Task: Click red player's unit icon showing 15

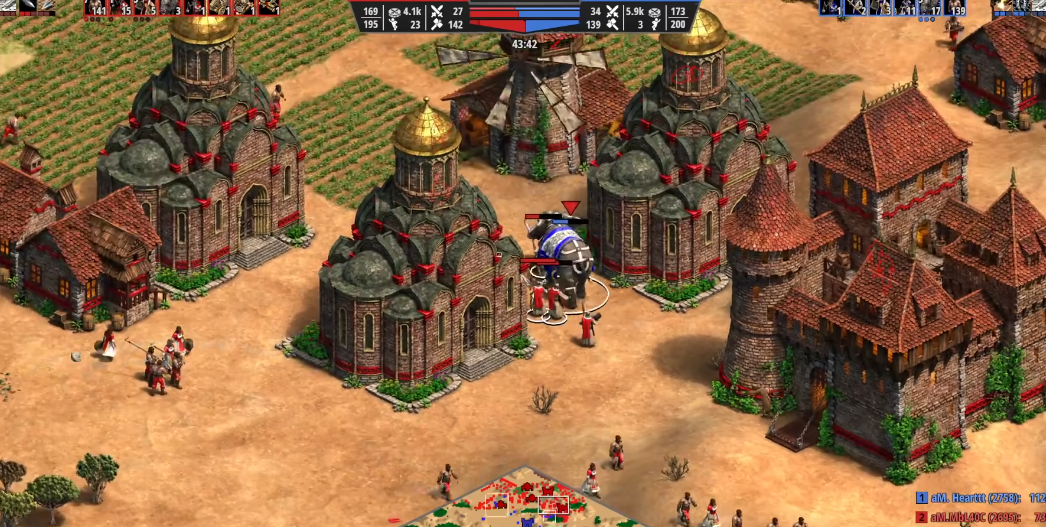Action: coord(121,8)
